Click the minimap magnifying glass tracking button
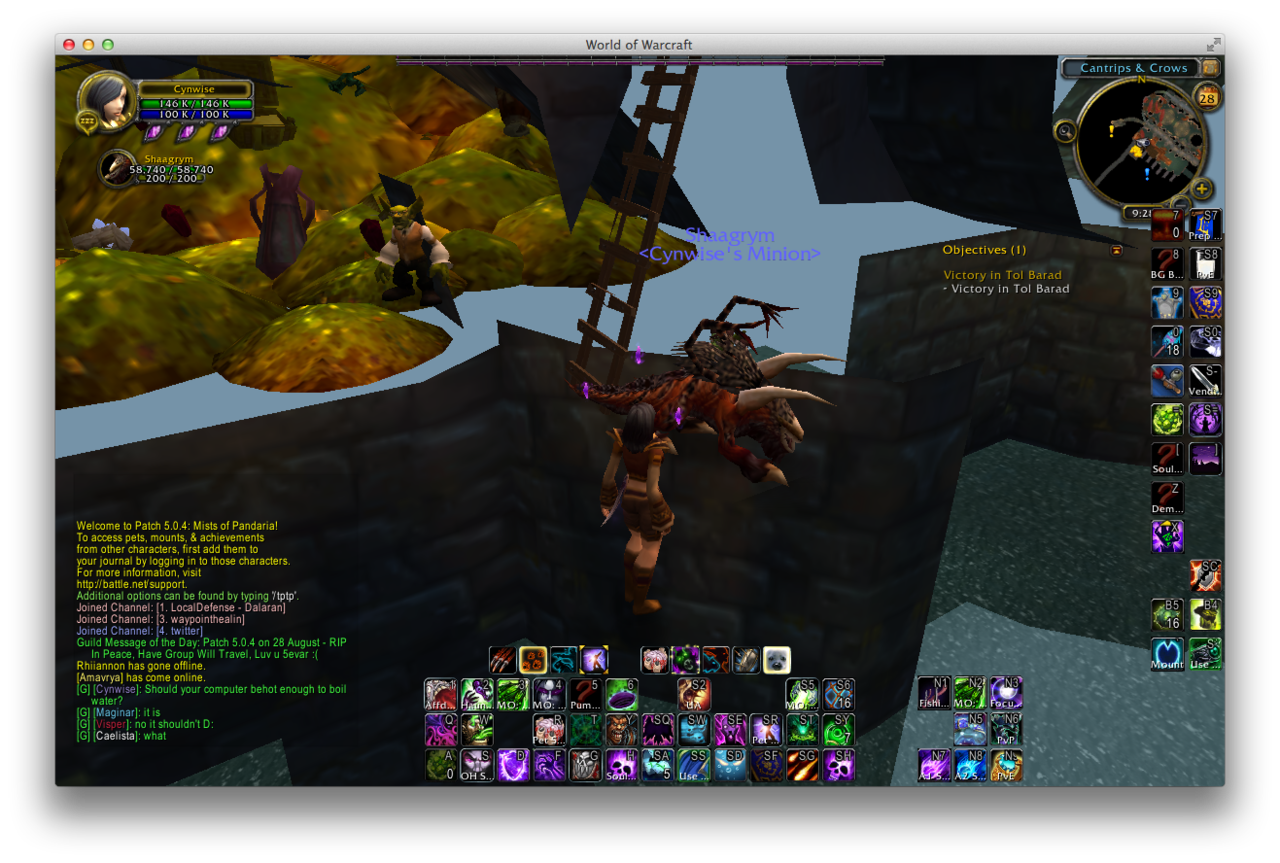Viewport: 1280px width, 863px height. point(1066,130)
